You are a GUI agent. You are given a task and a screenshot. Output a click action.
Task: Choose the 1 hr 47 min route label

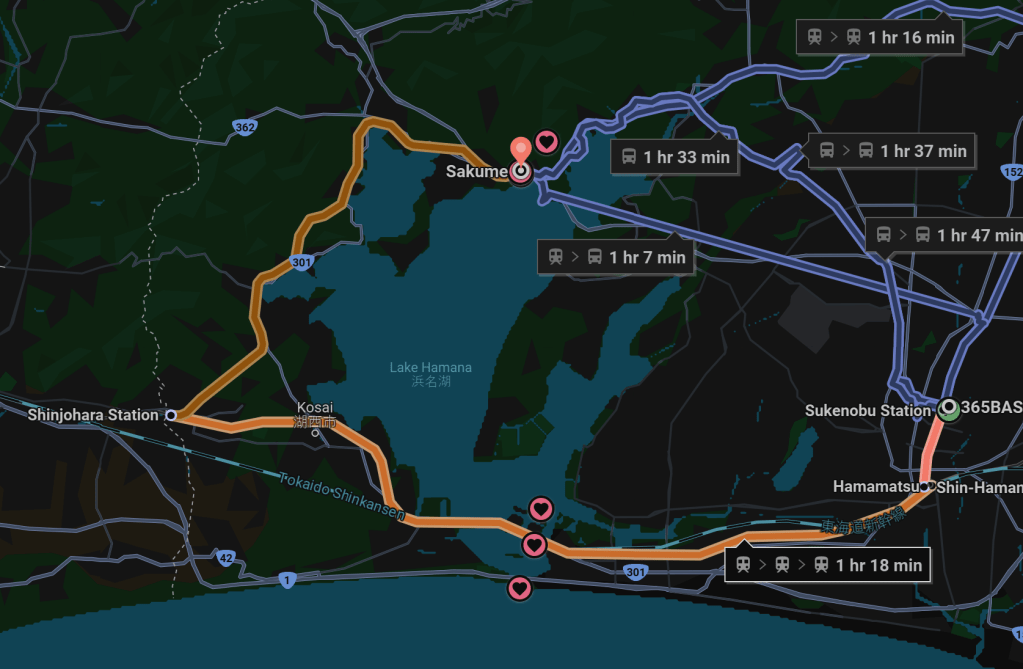[x=944, y=235]
